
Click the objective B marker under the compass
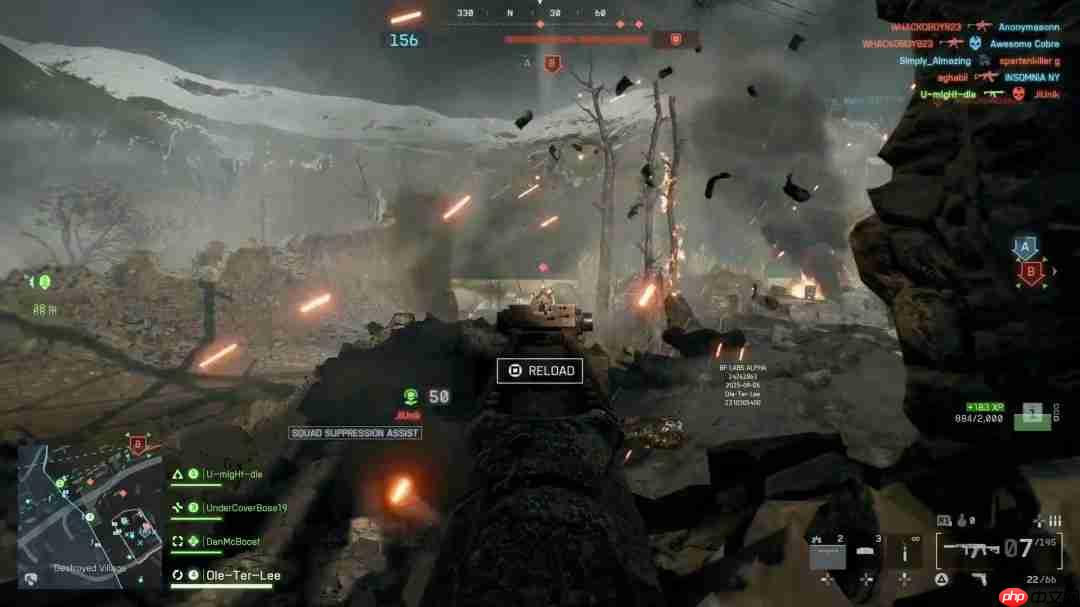click(x=550, y=63)
